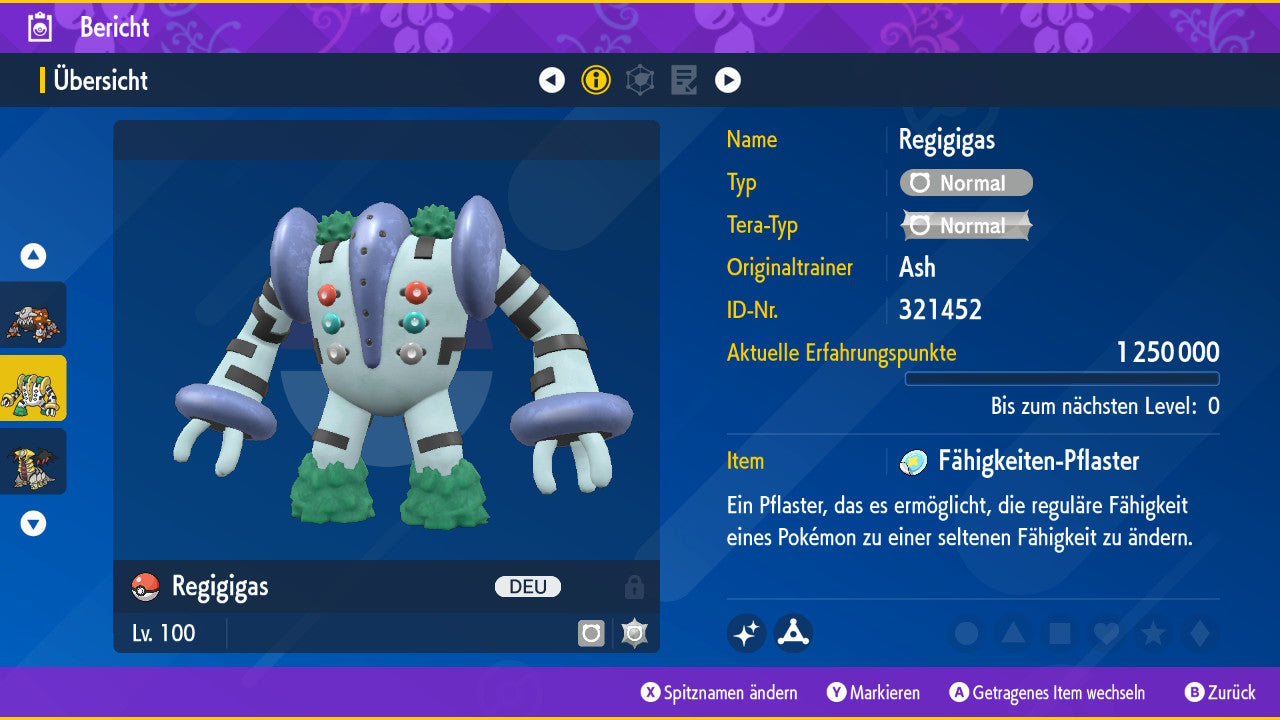Click the sparkle ribbon mark icon

coord(747,633)
